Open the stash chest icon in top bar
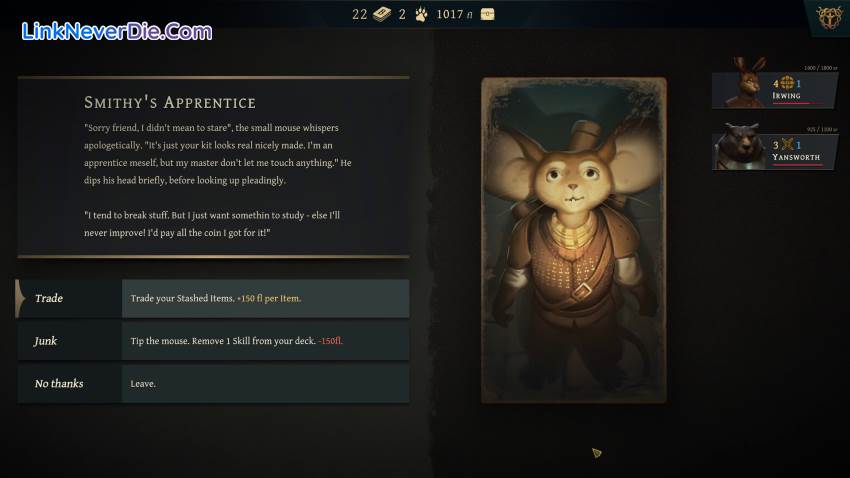Viewport: 850px width, 478px height. coord(487,14)
